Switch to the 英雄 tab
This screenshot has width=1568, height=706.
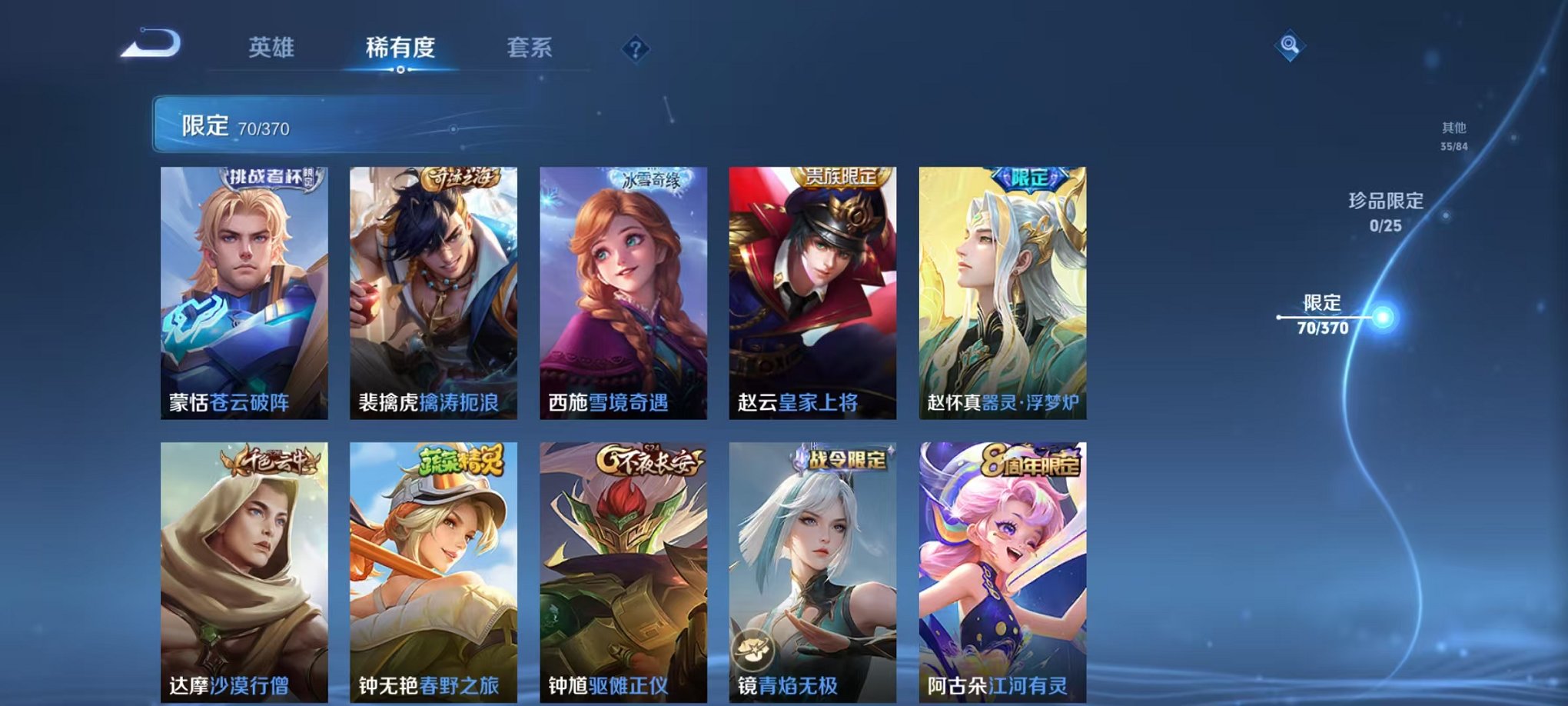268,48
